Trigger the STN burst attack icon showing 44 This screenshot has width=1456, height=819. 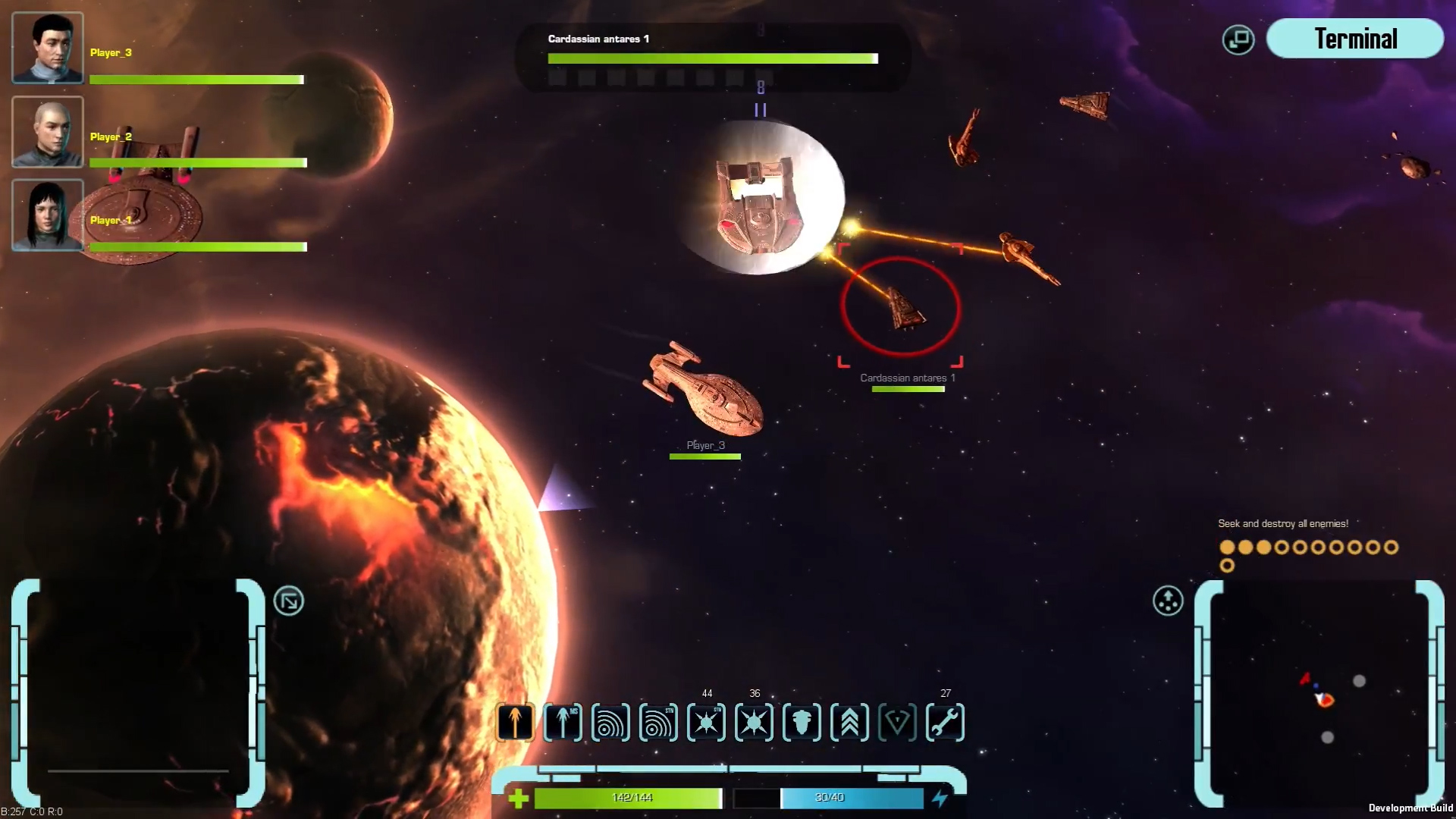click(706, 723)
